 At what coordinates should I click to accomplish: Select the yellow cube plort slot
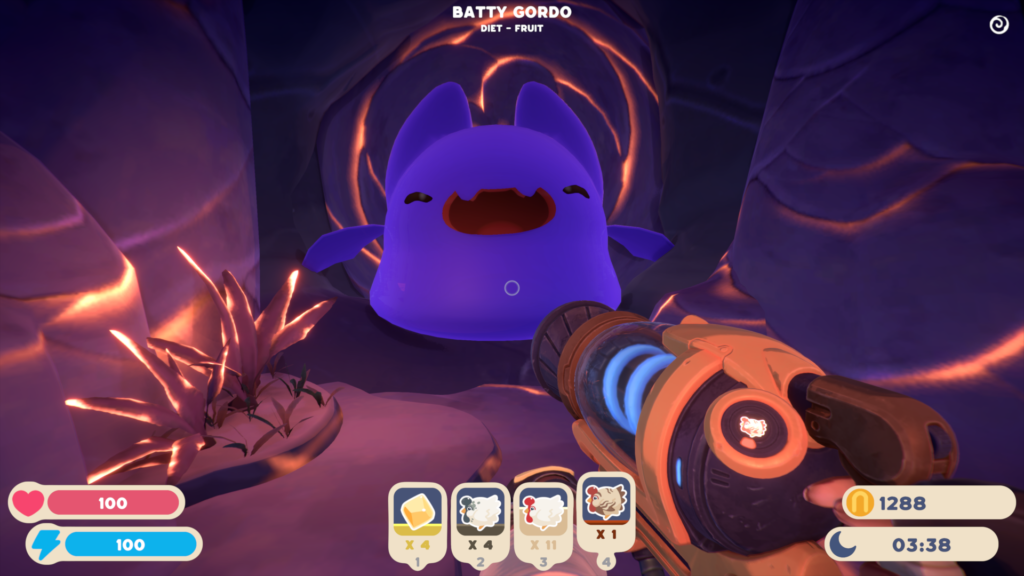tap(417, 520)
